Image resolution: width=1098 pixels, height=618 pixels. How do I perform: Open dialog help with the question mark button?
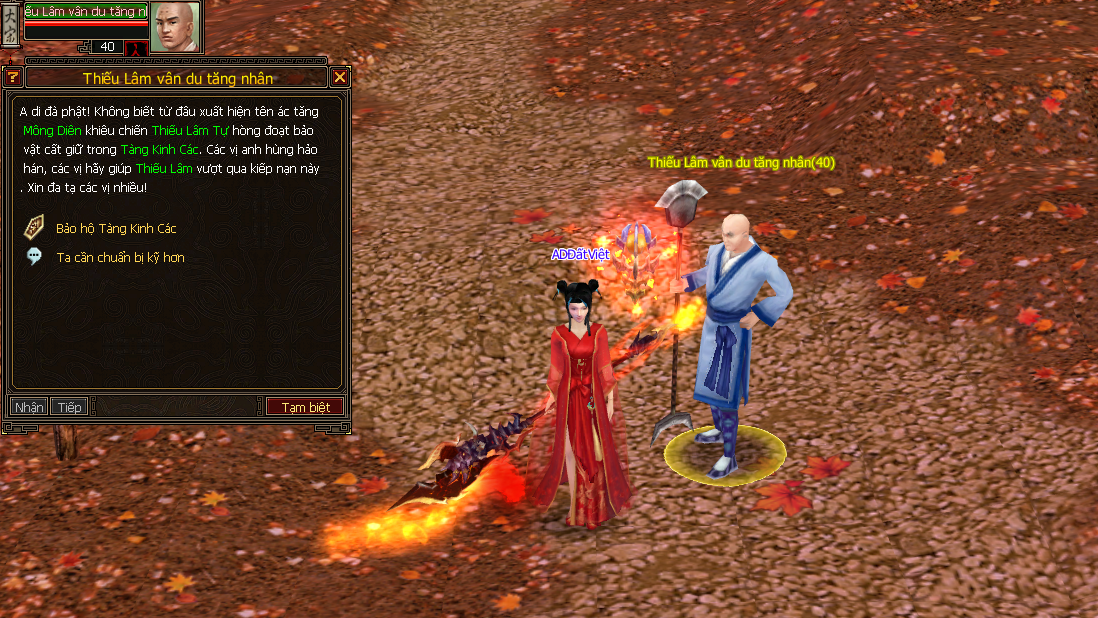click(x=13, y=77)
